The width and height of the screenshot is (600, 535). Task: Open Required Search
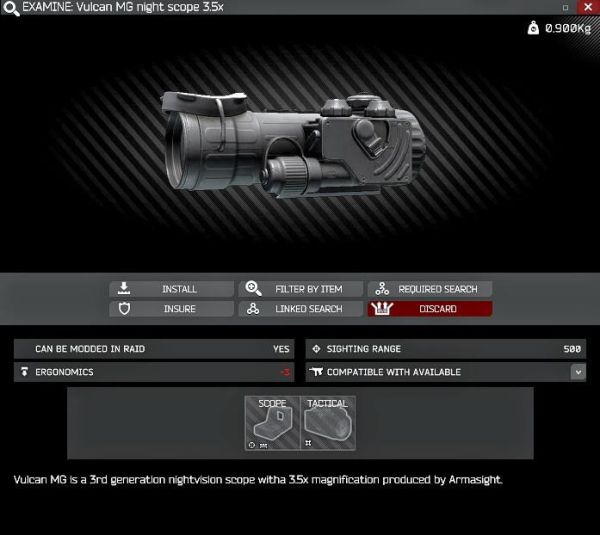click(x=430, y=289)
